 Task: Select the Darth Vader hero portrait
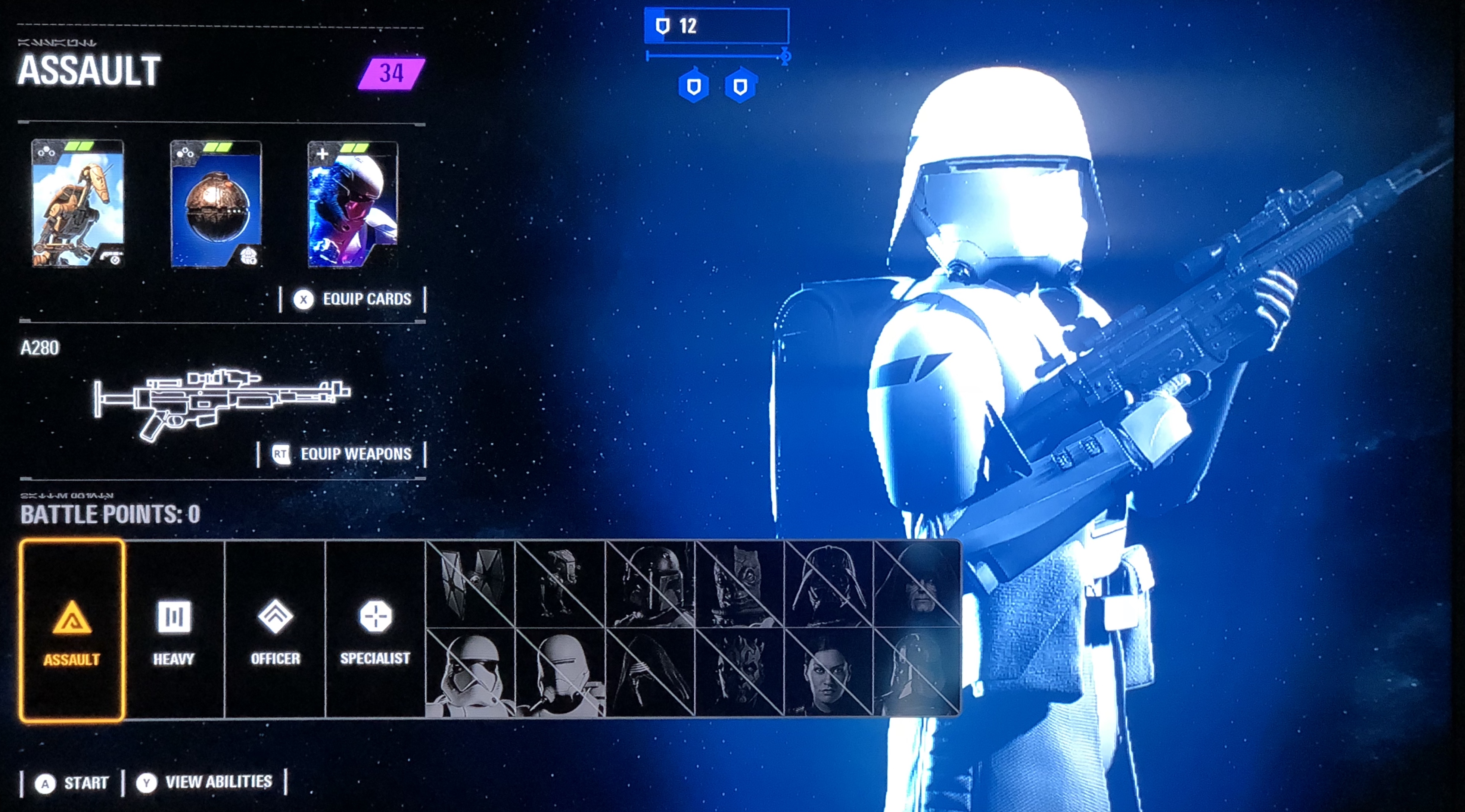pos(828,584)
